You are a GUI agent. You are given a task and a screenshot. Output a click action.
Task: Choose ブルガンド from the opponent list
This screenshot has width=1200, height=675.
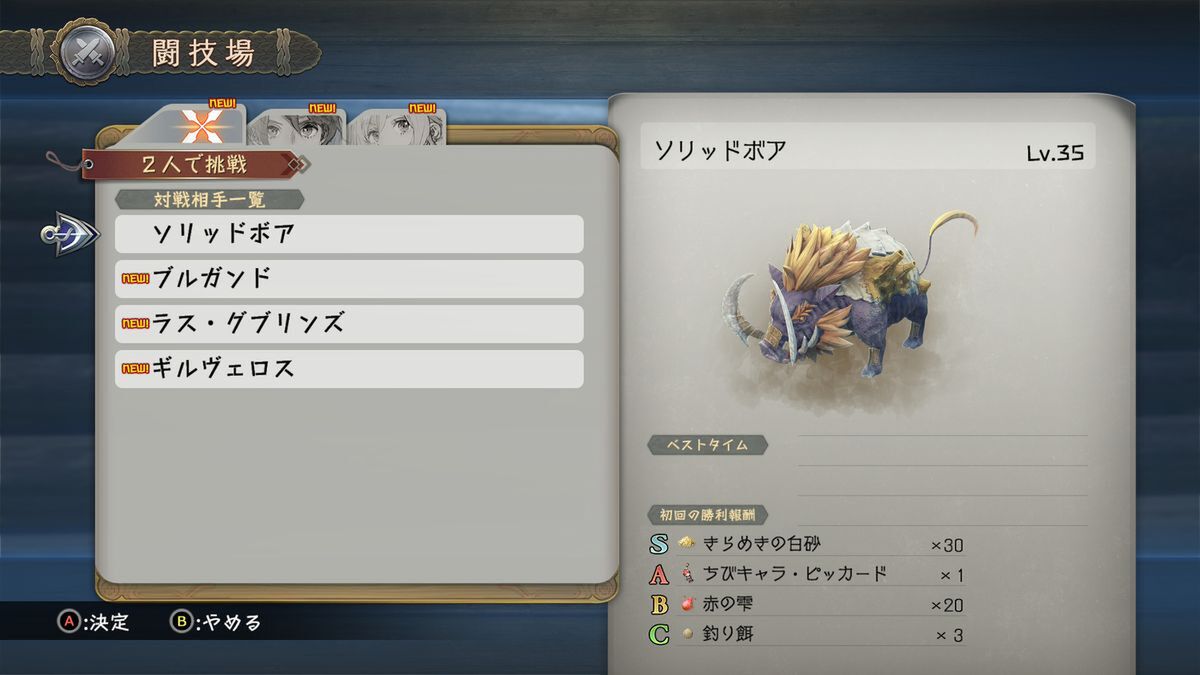348,279
